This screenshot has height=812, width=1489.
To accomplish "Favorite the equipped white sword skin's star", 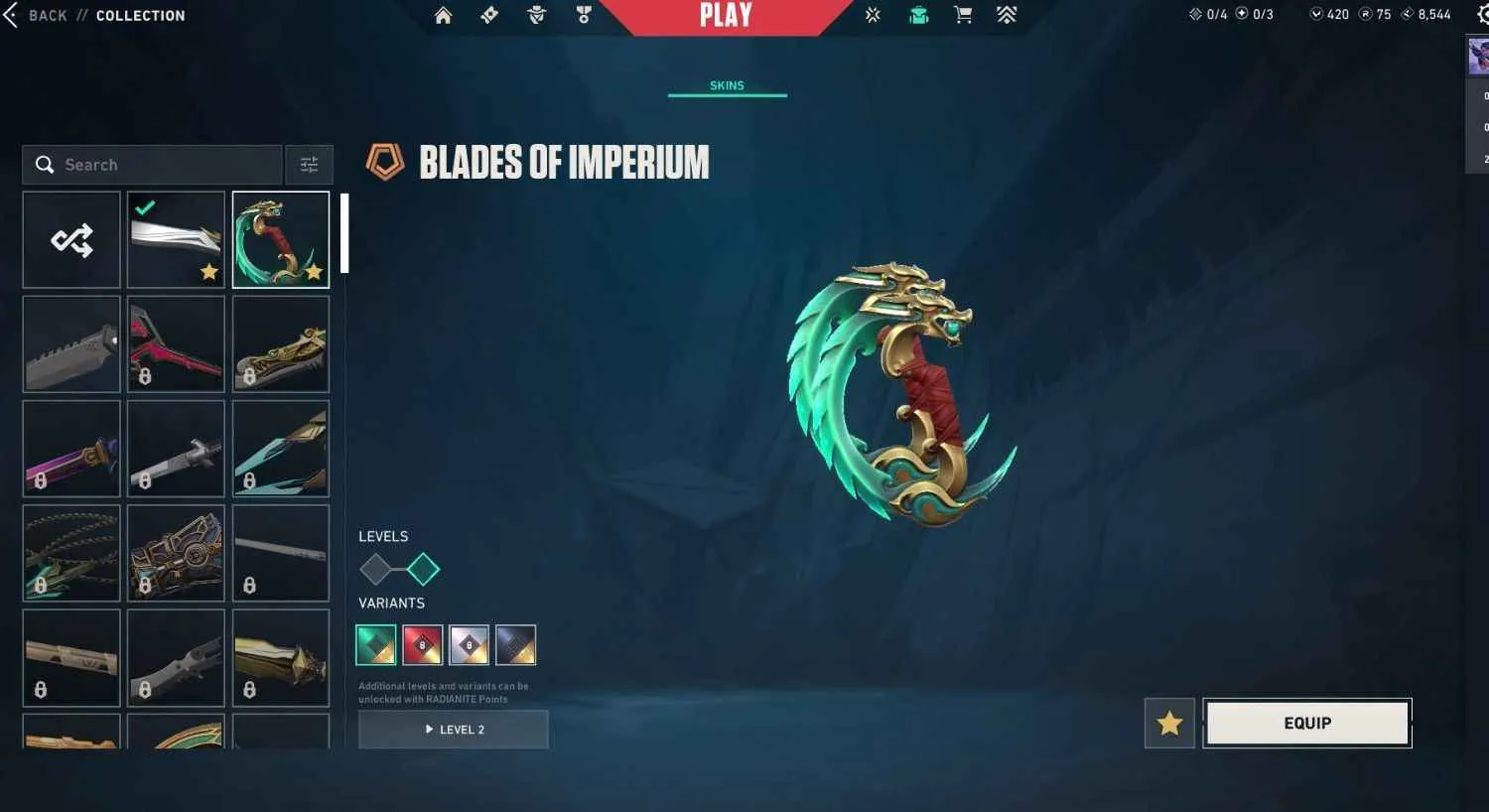I will click(x=209, y=272).
